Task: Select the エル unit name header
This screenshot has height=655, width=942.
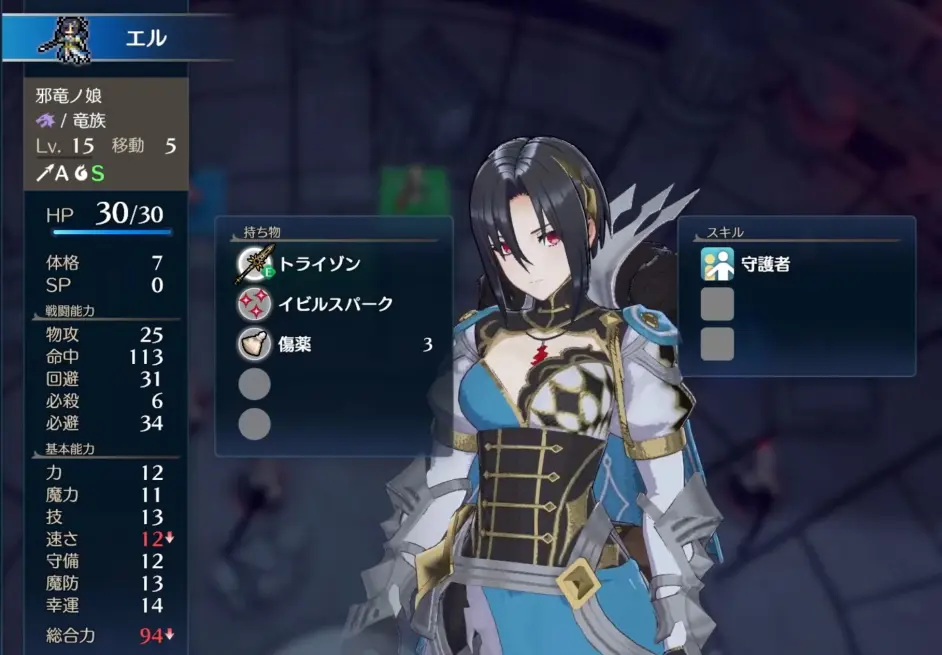Action: pos(145,39)
